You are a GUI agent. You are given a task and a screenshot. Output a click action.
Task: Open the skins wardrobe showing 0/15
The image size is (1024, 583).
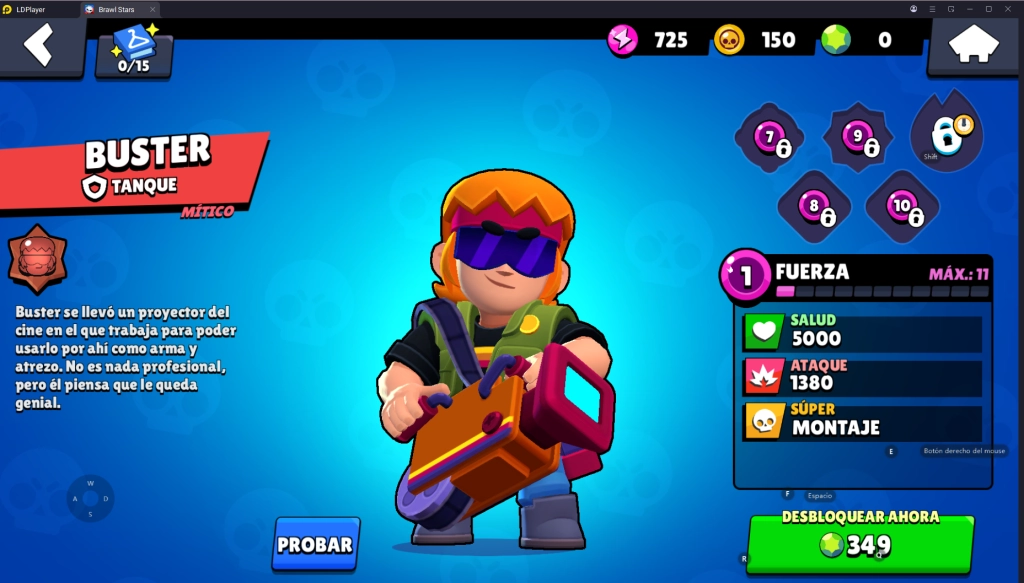point(134,52)
